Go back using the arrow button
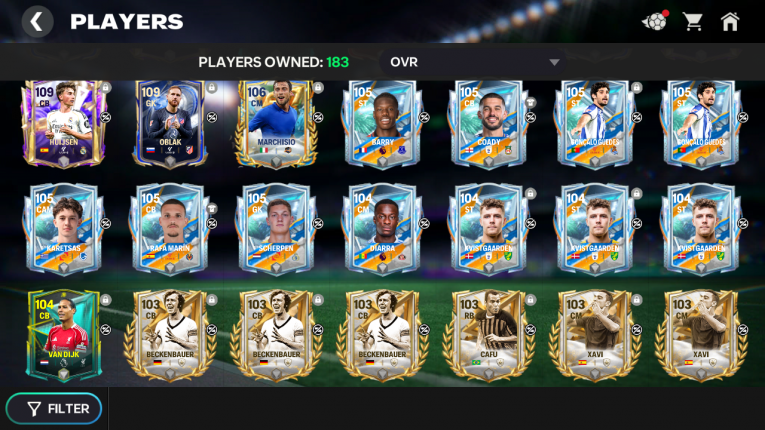 (x=37, y=21)
